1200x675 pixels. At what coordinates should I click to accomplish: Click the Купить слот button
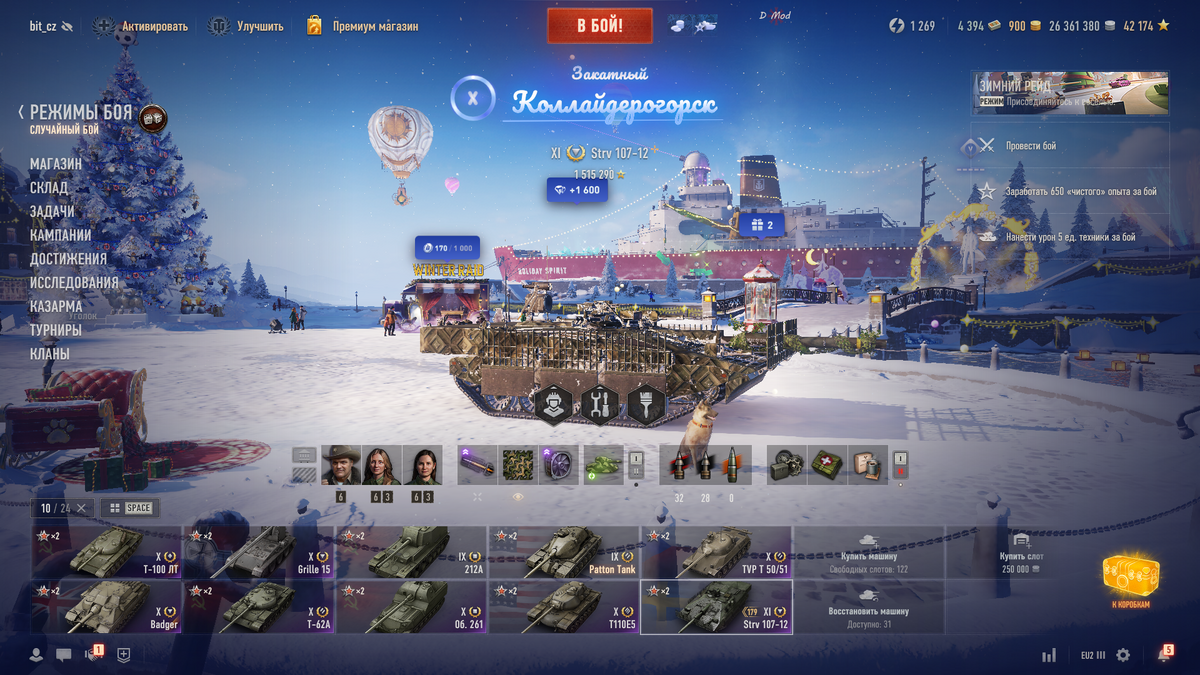(1021, 553)
